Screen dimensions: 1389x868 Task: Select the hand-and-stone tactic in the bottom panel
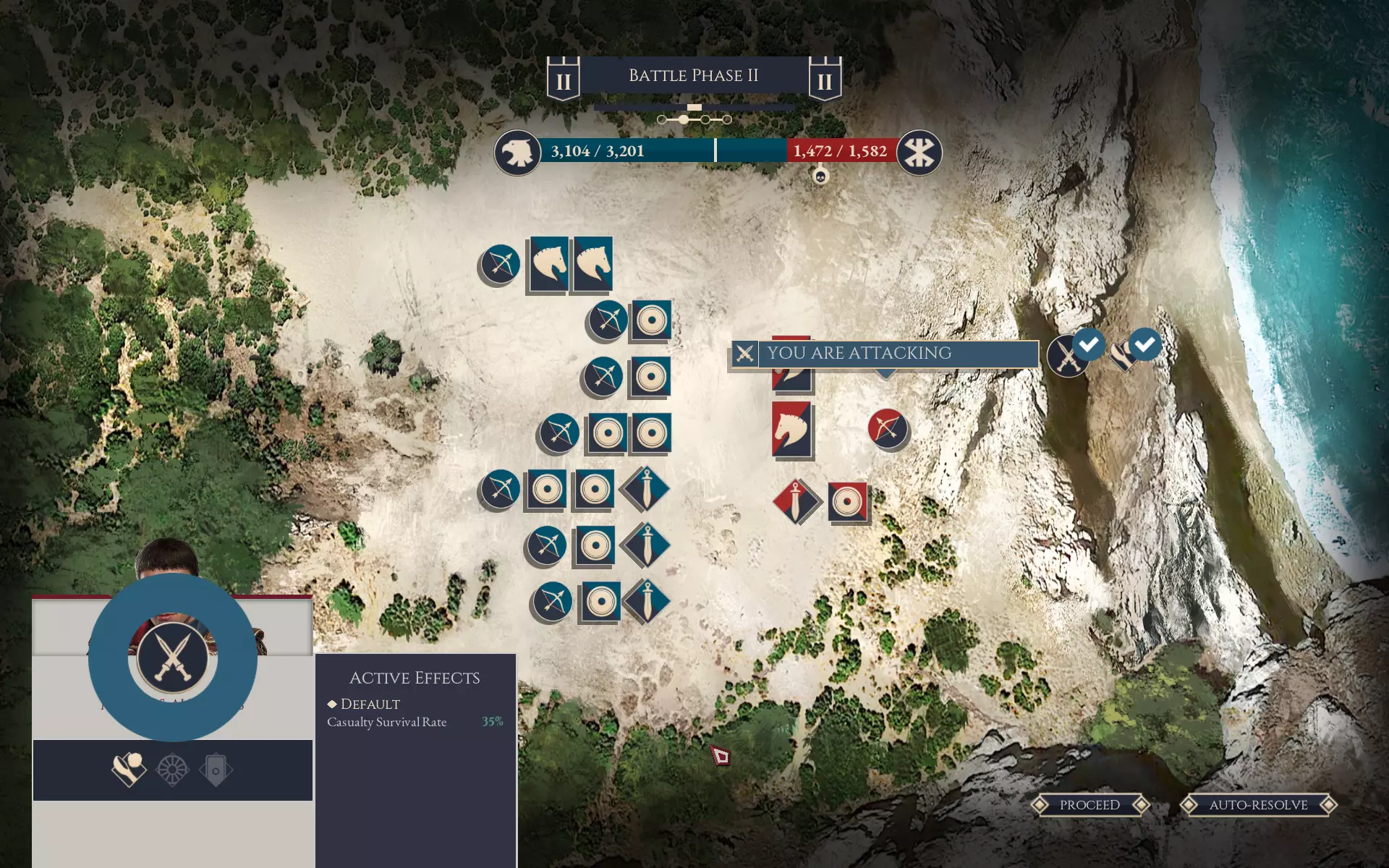coord(129,770)
